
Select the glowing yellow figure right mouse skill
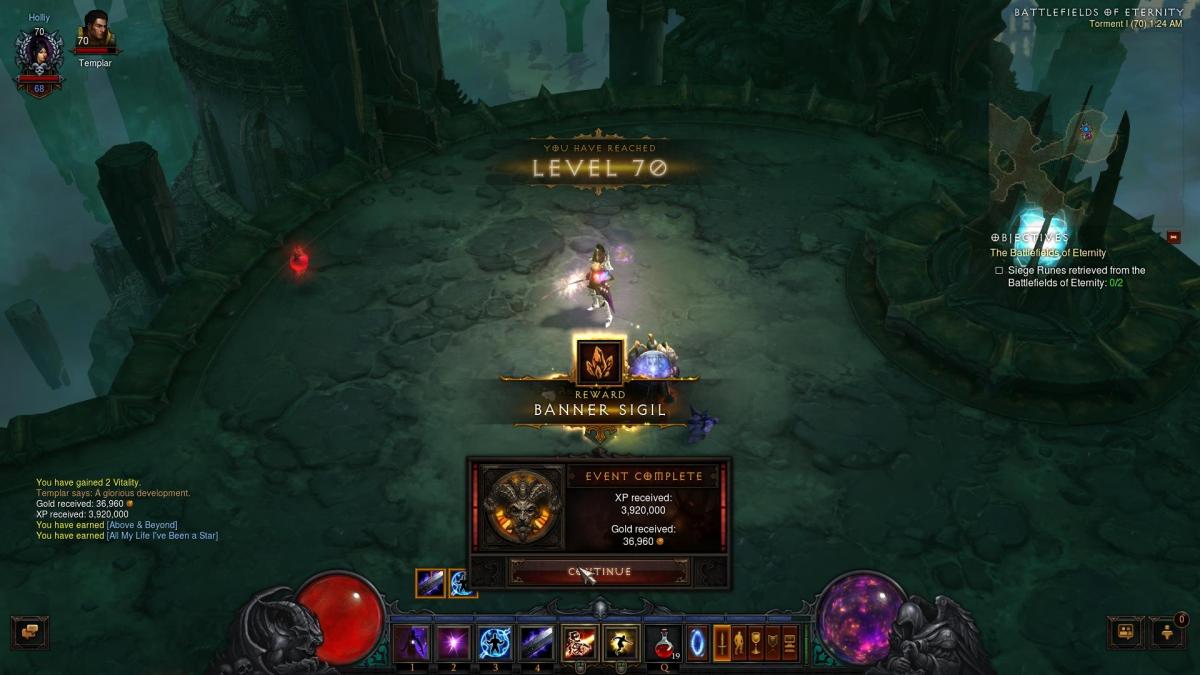coord(621,642)
